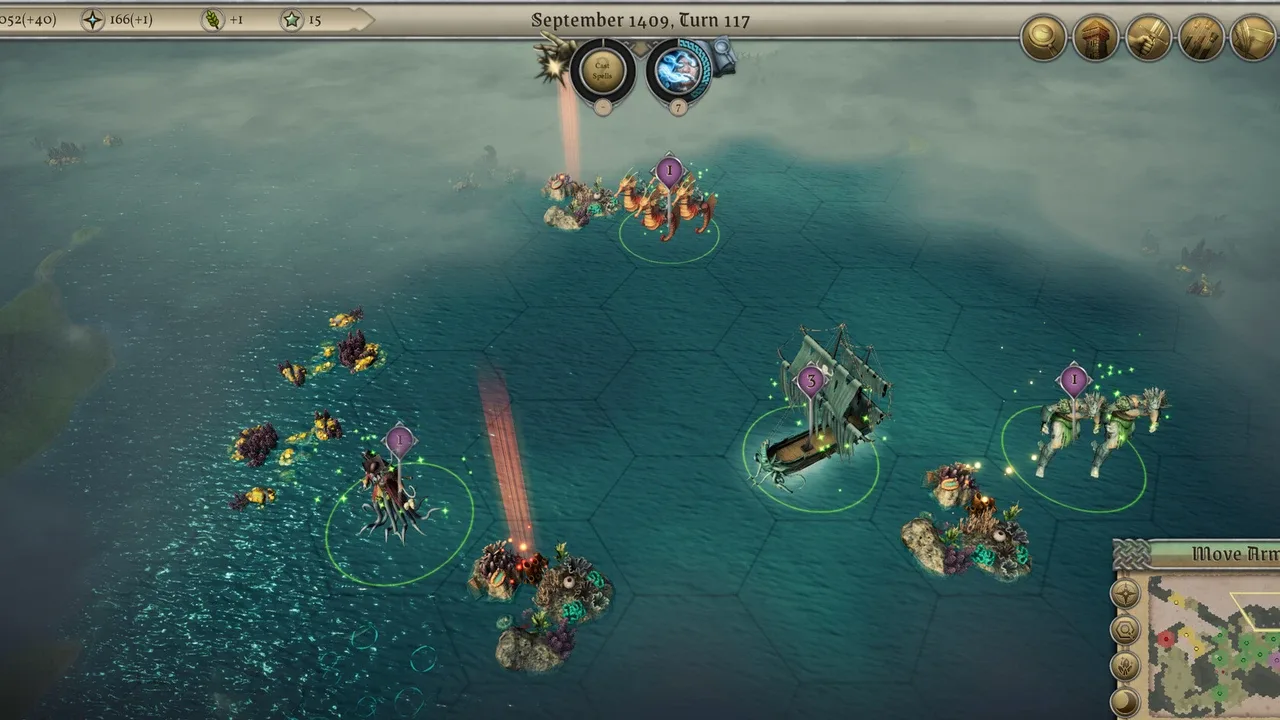Click the green leaf resource in top bar
The height and width of the screenshot is (720, 1280).
point(213,19)
